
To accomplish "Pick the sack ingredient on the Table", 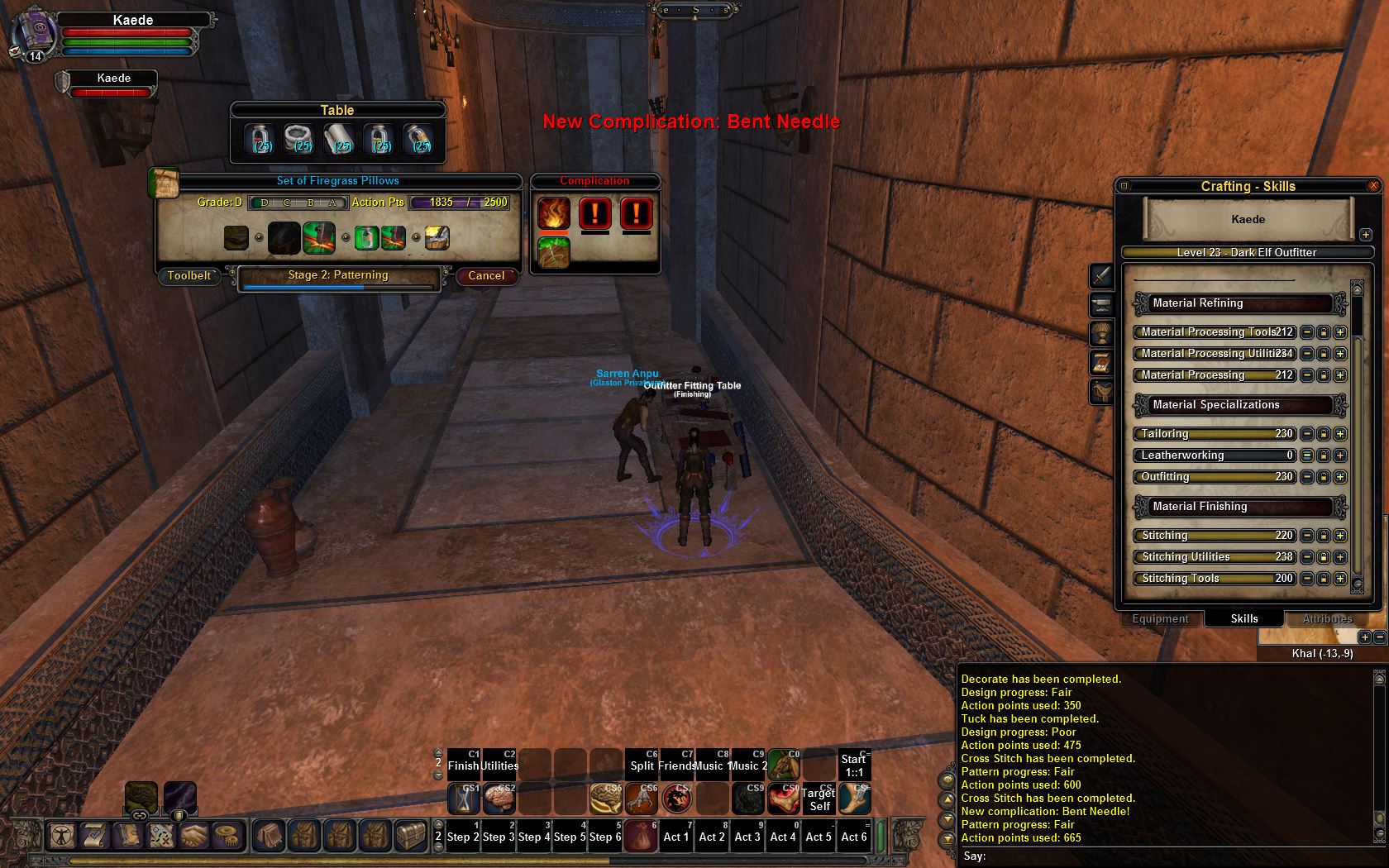I will click(x=299, y=139).
